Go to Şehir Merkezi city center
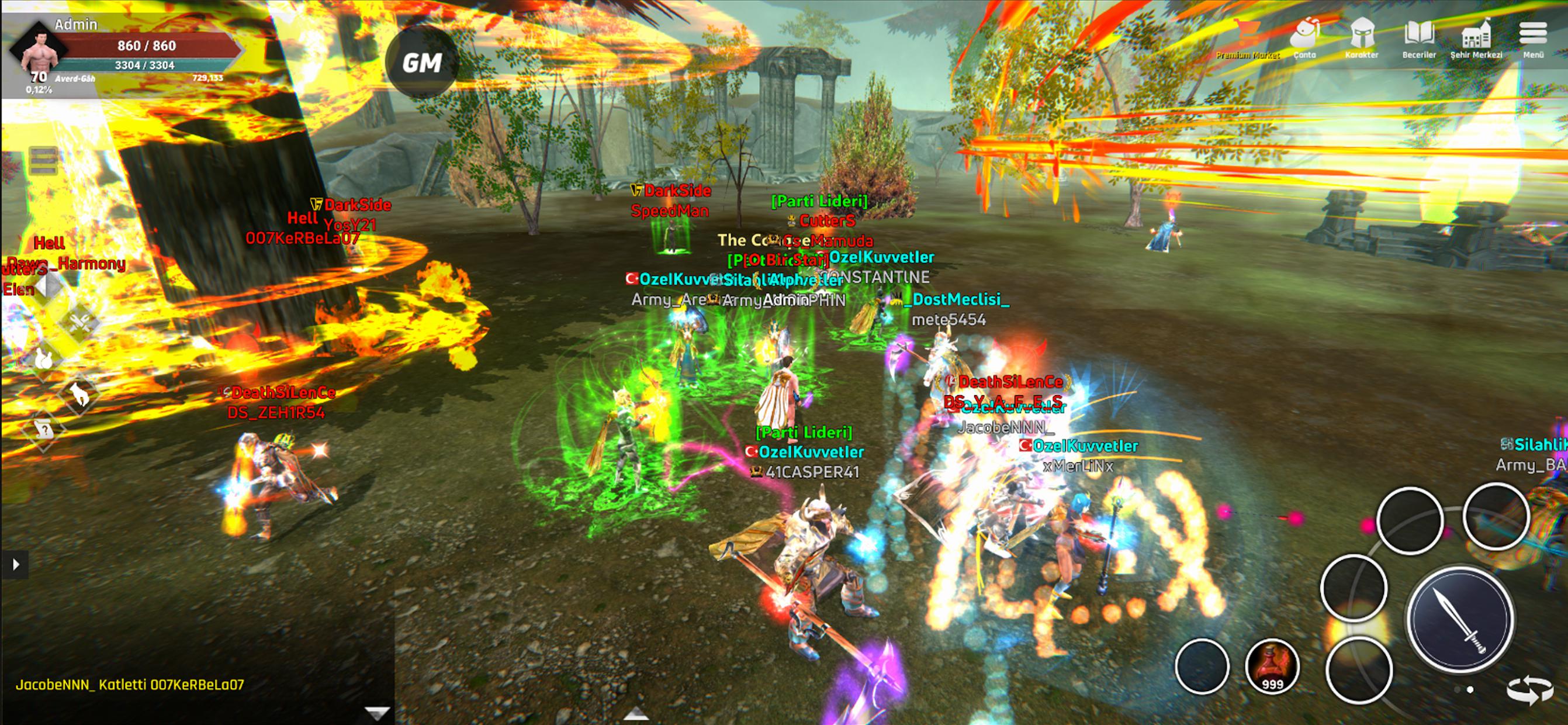 coord(1476,38)
